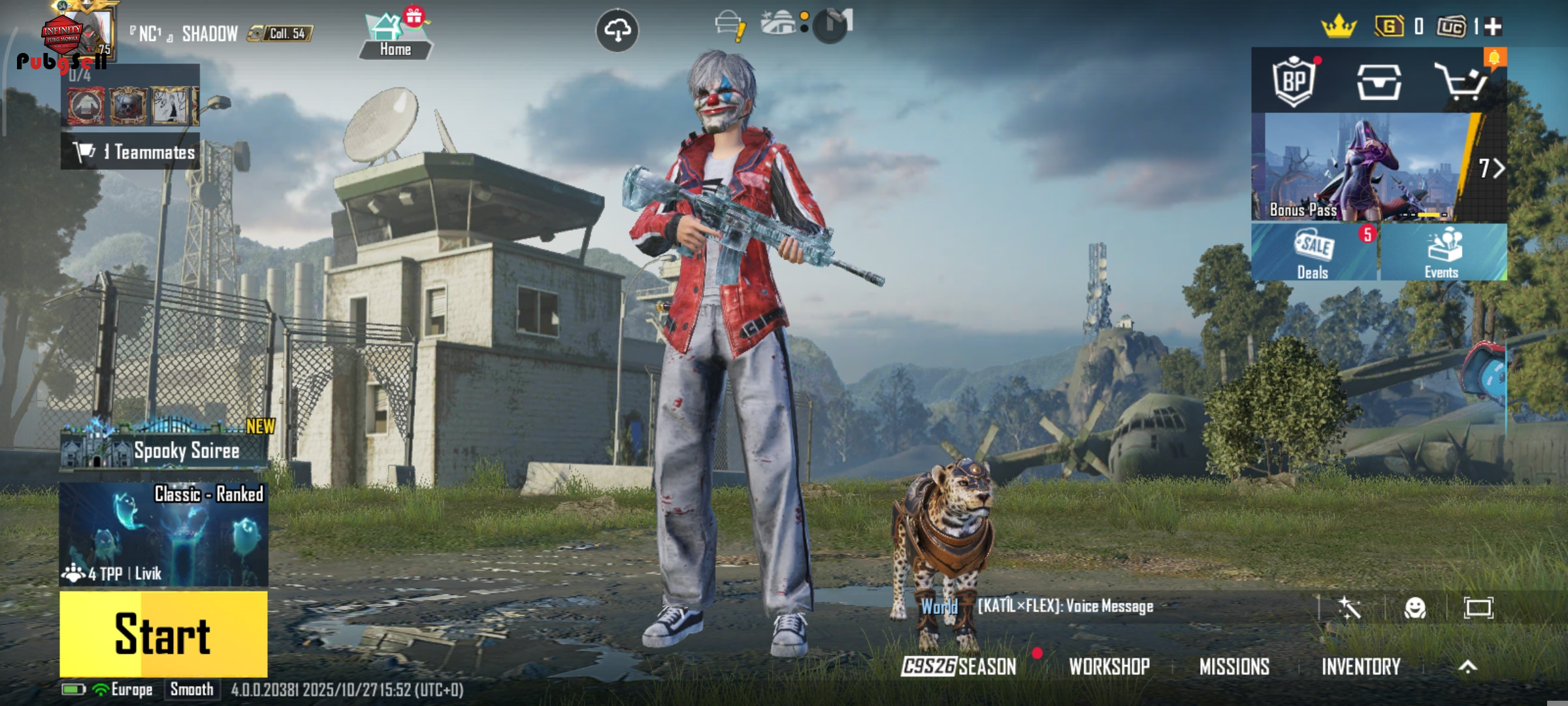Open the C9S26 Season menu
The height and width of the screenshot is (706, 1568).
958,666
